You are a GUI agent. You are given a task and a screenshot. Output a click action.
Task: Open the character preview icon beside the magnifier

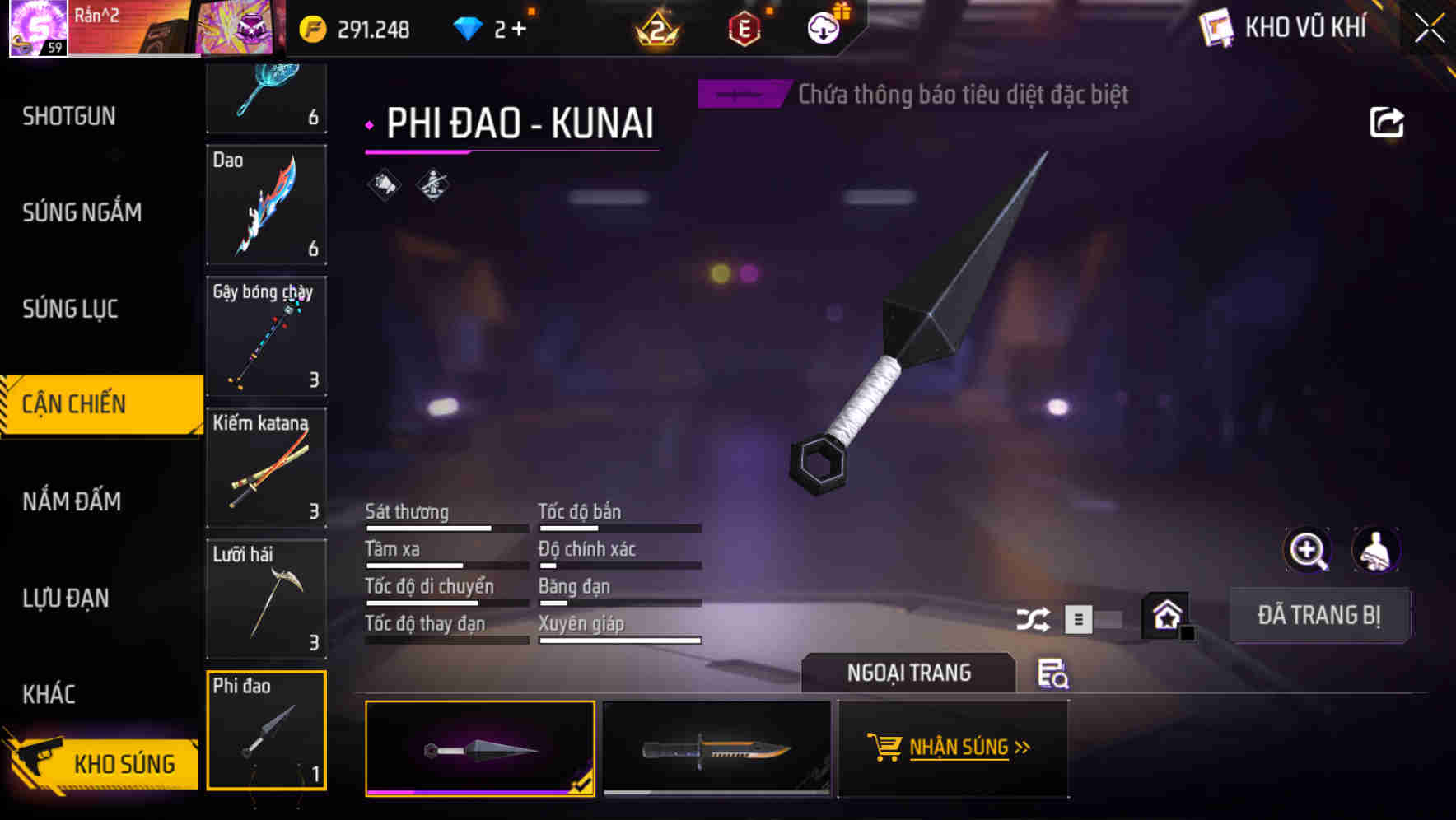(x=1374, y=550)
